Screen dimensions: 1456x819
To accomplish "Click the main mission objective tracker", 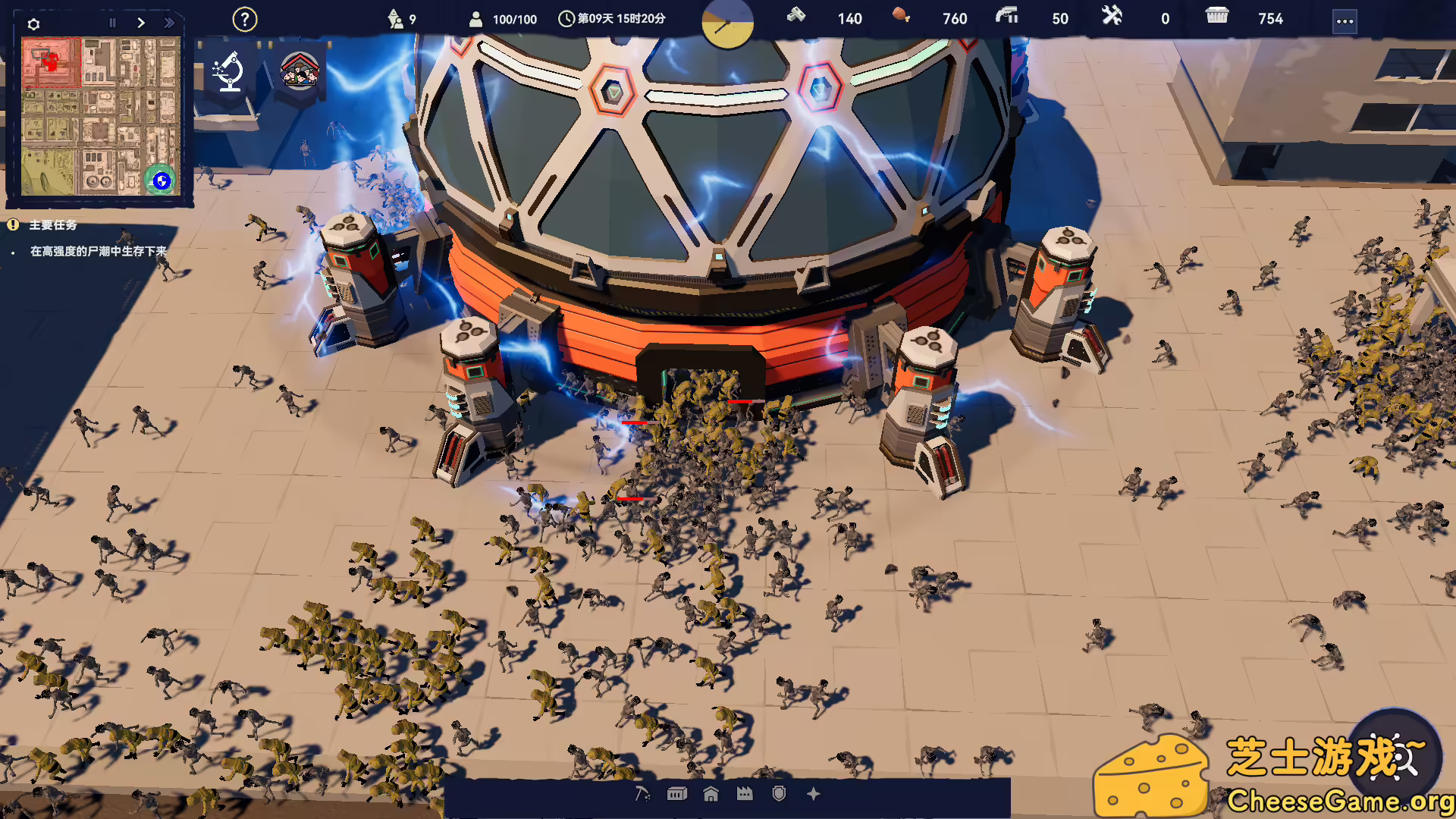I will coord(97,250).
